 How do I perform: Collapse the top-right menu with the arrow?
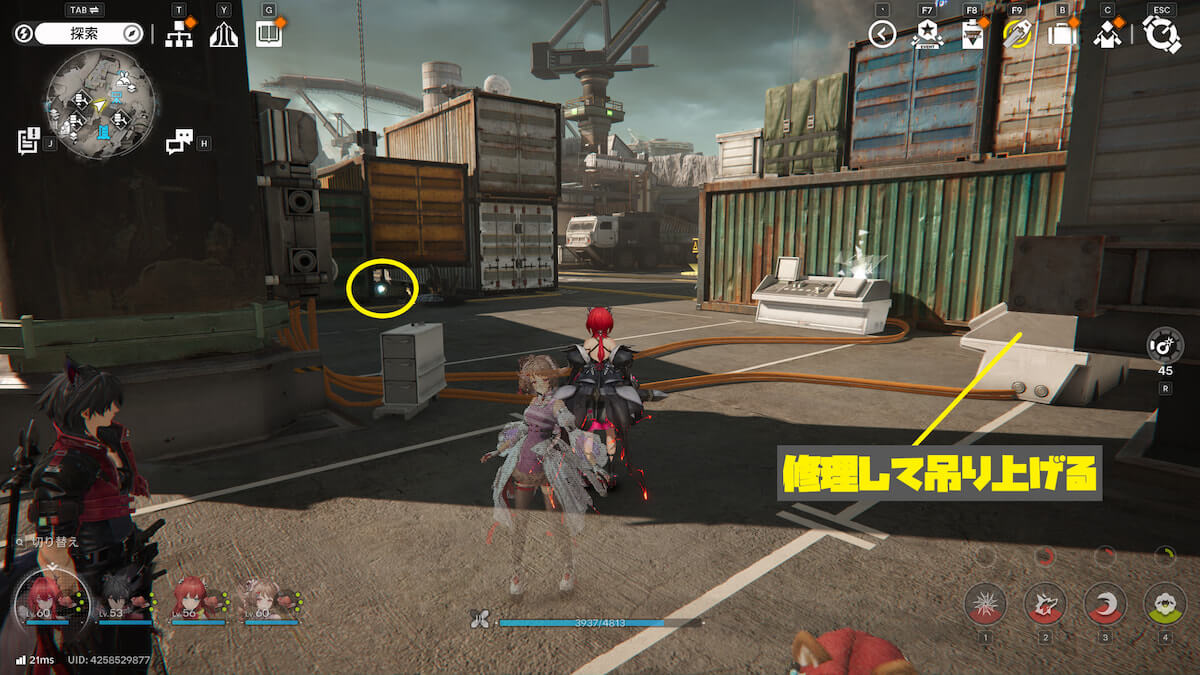[882, 35]
